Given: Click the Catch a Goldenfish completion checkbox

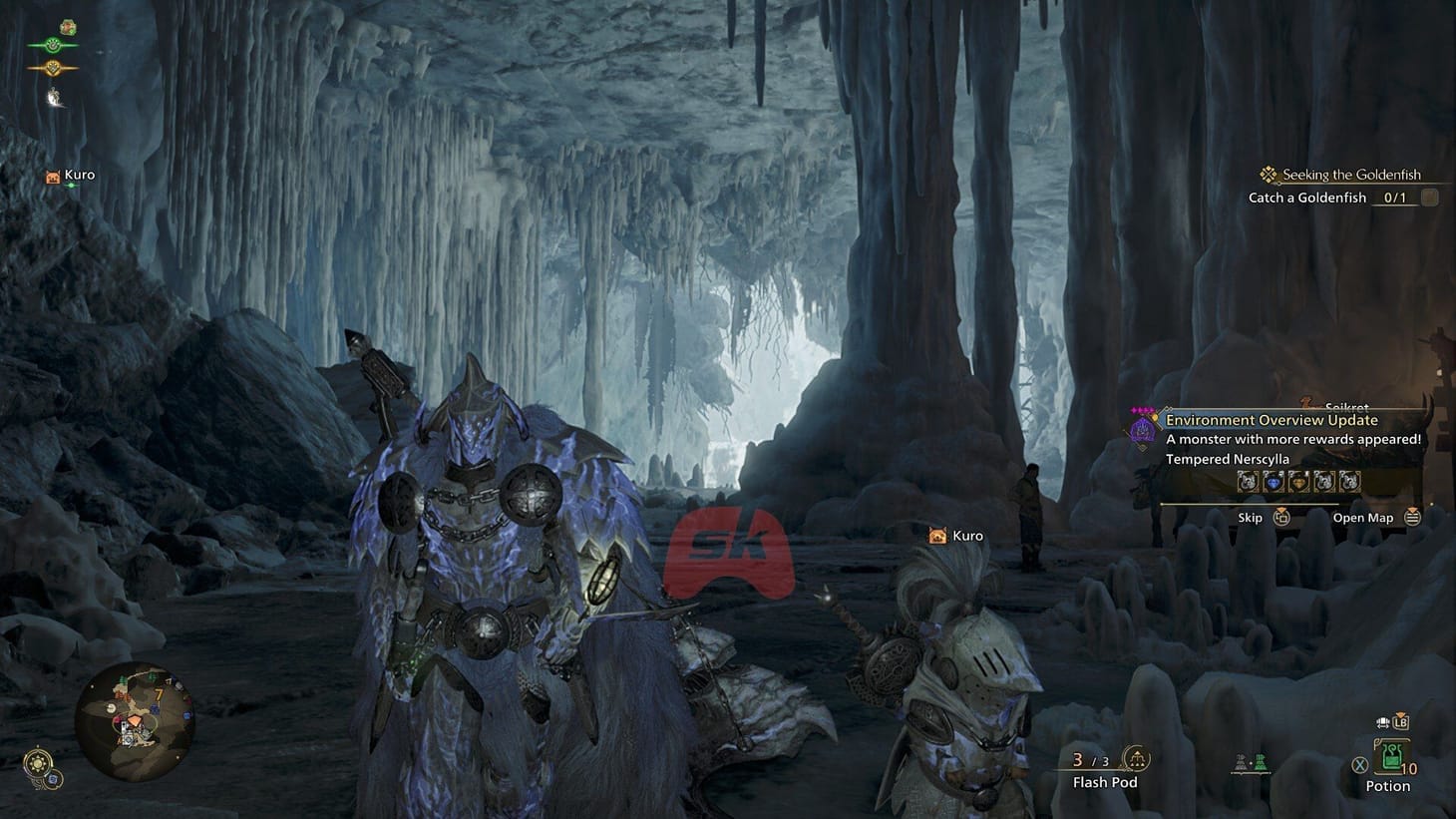Looking at the screenshot, I should tap(1430, 197).
